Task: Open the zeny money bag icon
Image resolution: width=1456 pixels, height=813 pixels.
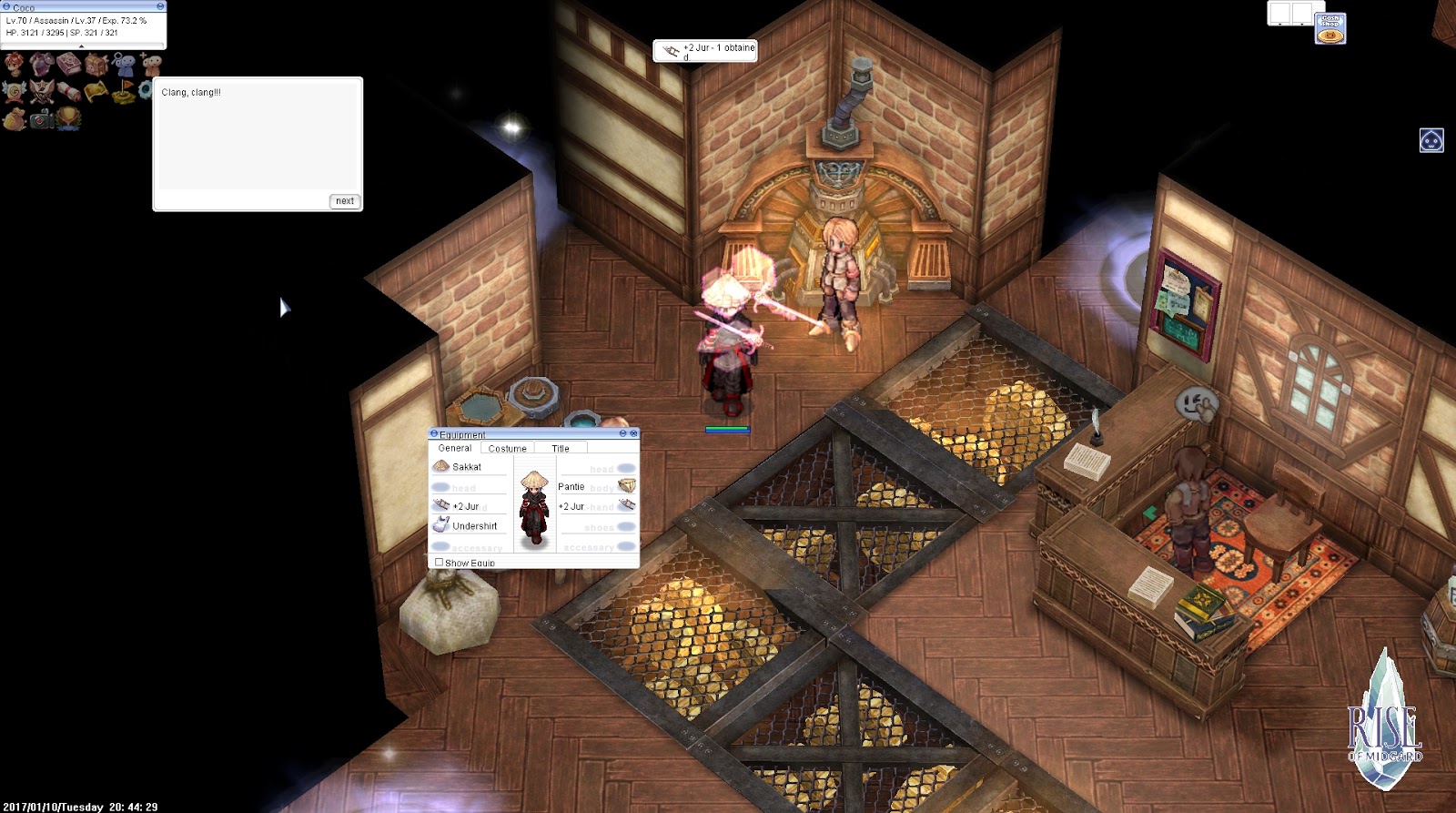Action: click(15, 117)
